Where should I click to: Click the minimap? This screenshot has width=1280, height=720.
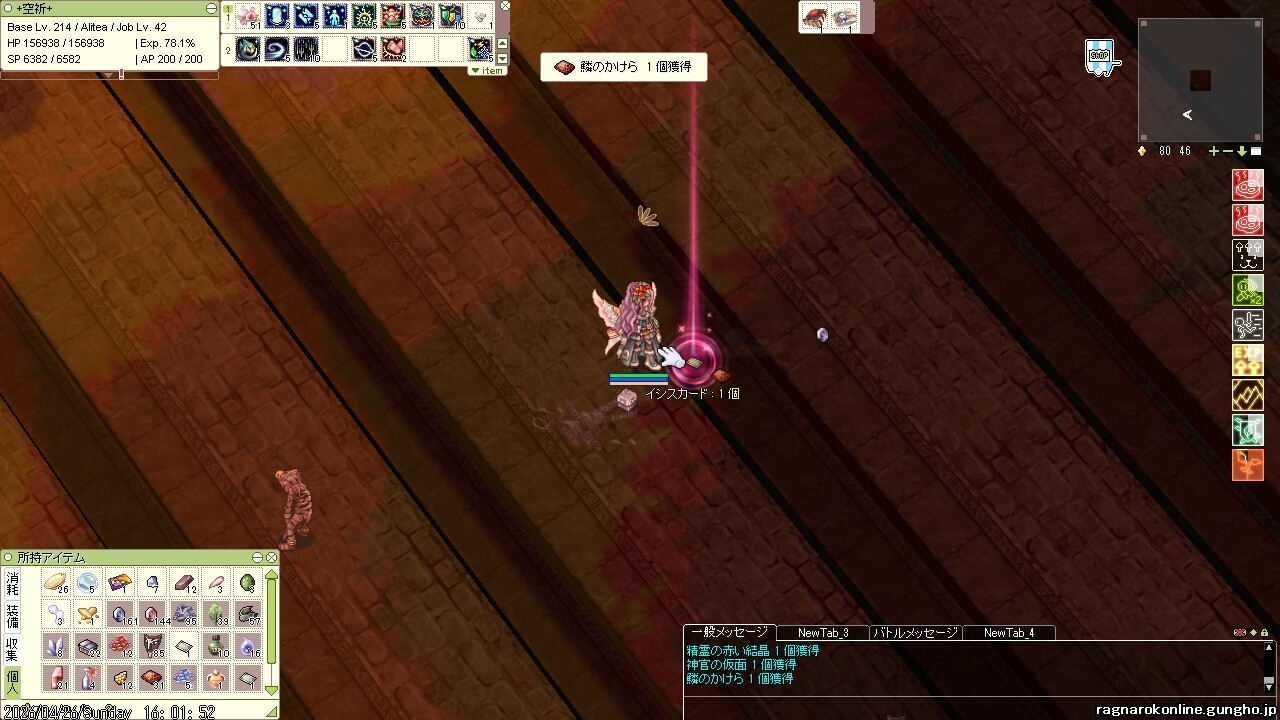[1200, 82]
